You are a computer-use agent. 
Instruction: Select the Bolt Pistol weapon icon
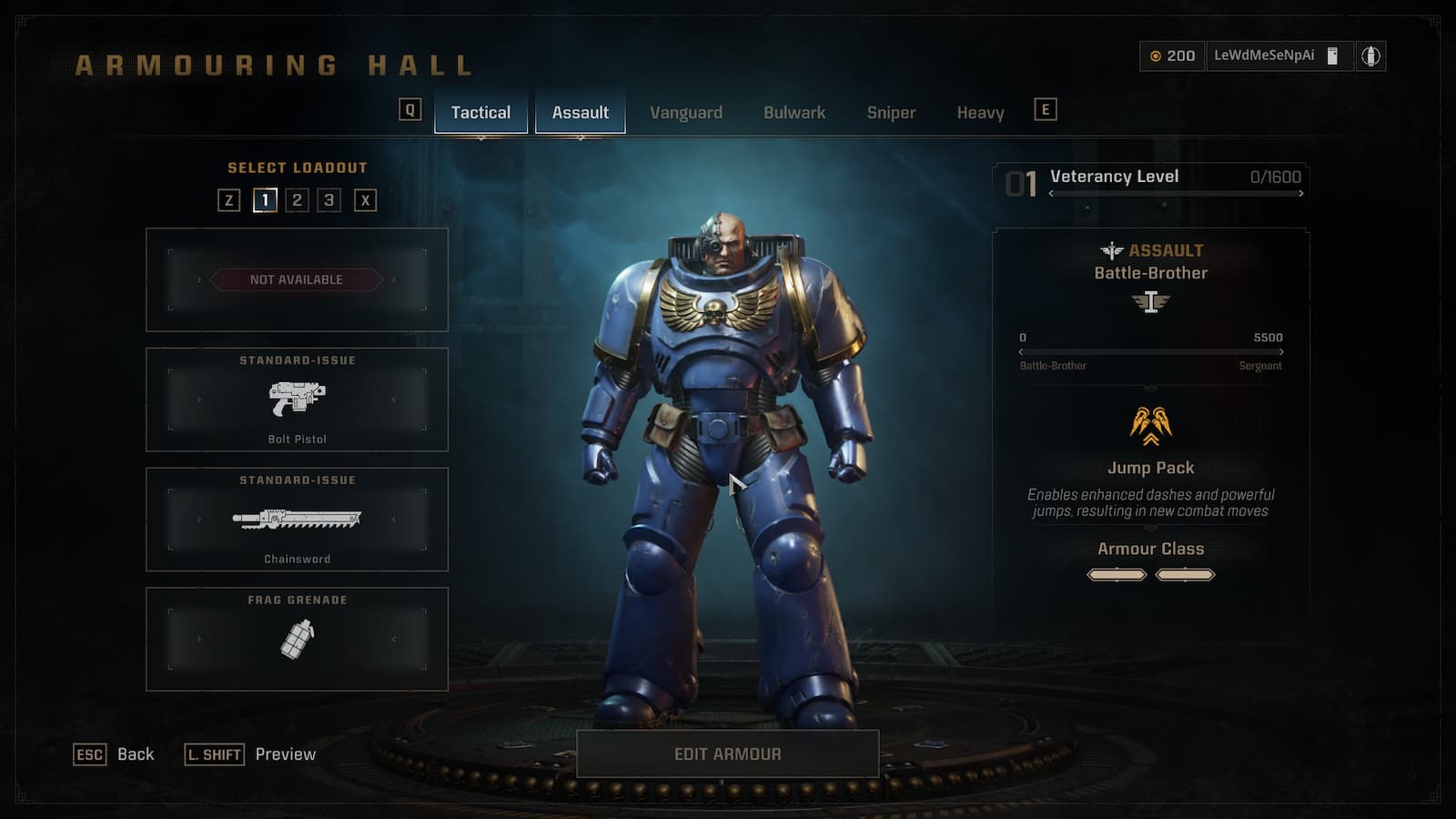[x=298, y=400]
